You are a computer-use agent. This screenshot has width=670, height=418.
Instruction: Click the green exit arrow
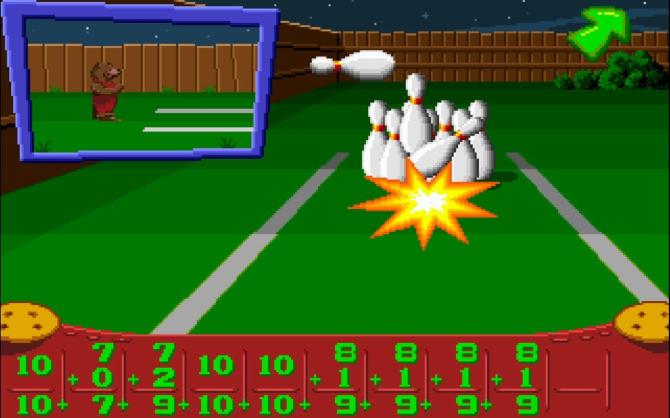(598, 30)
